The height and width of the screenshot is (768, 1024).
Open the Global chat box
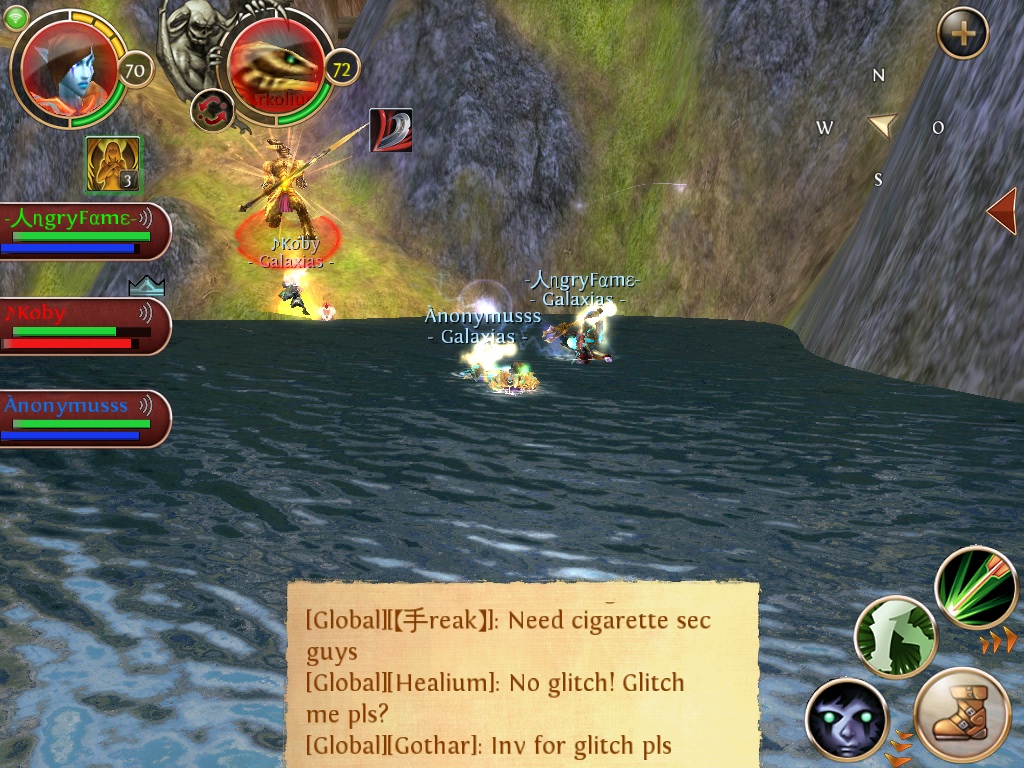tap(523, 675)
